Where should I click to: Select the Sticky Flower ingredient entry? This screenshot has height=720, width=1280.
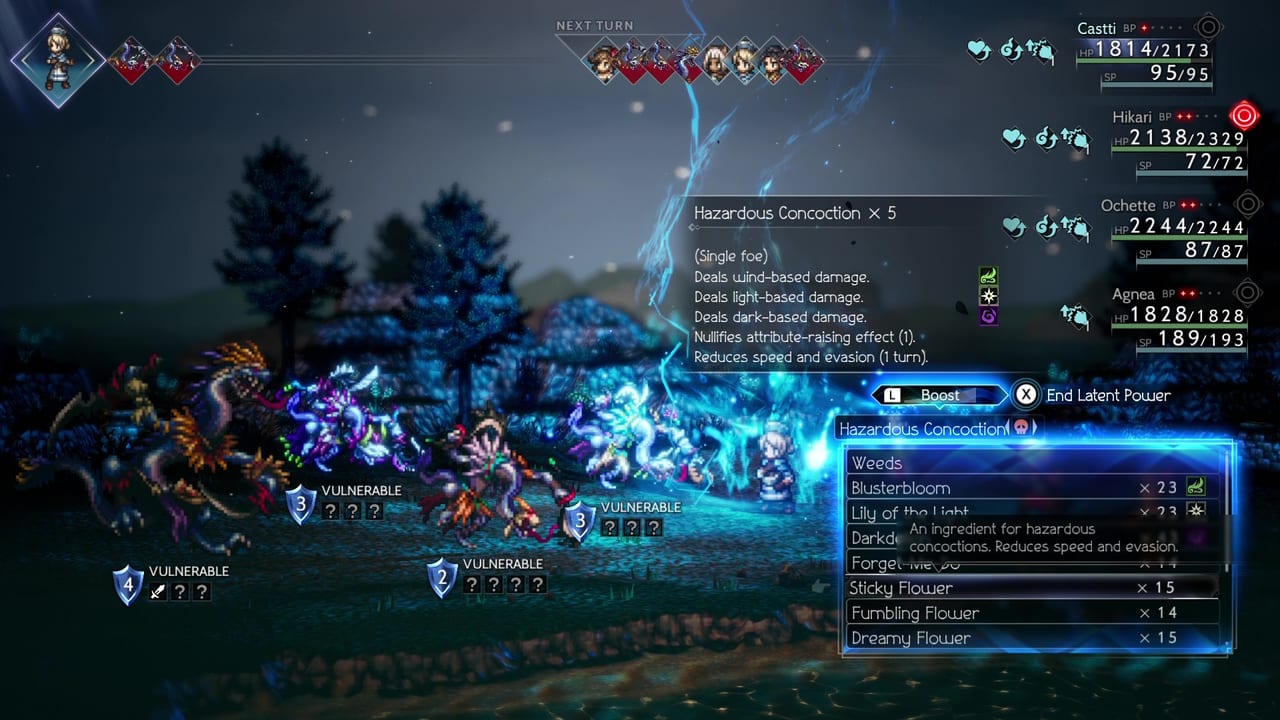click(900, 588)
